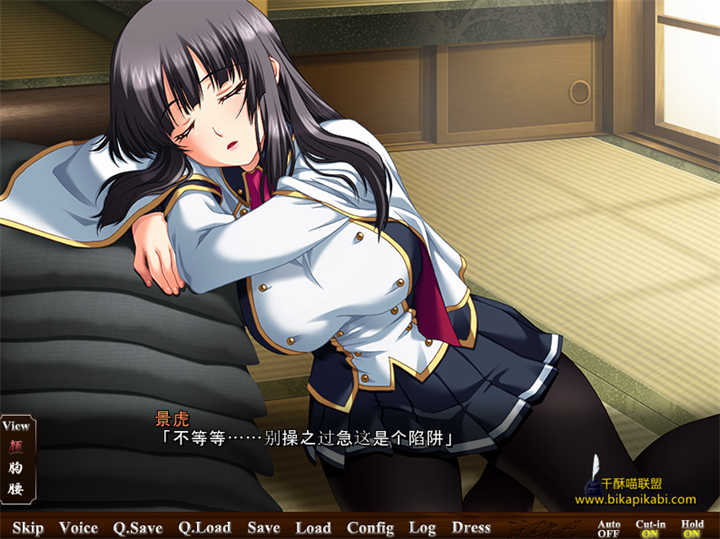The image size is (720, 539).
Task: Open the Config settings
Action: coord(370,527)
